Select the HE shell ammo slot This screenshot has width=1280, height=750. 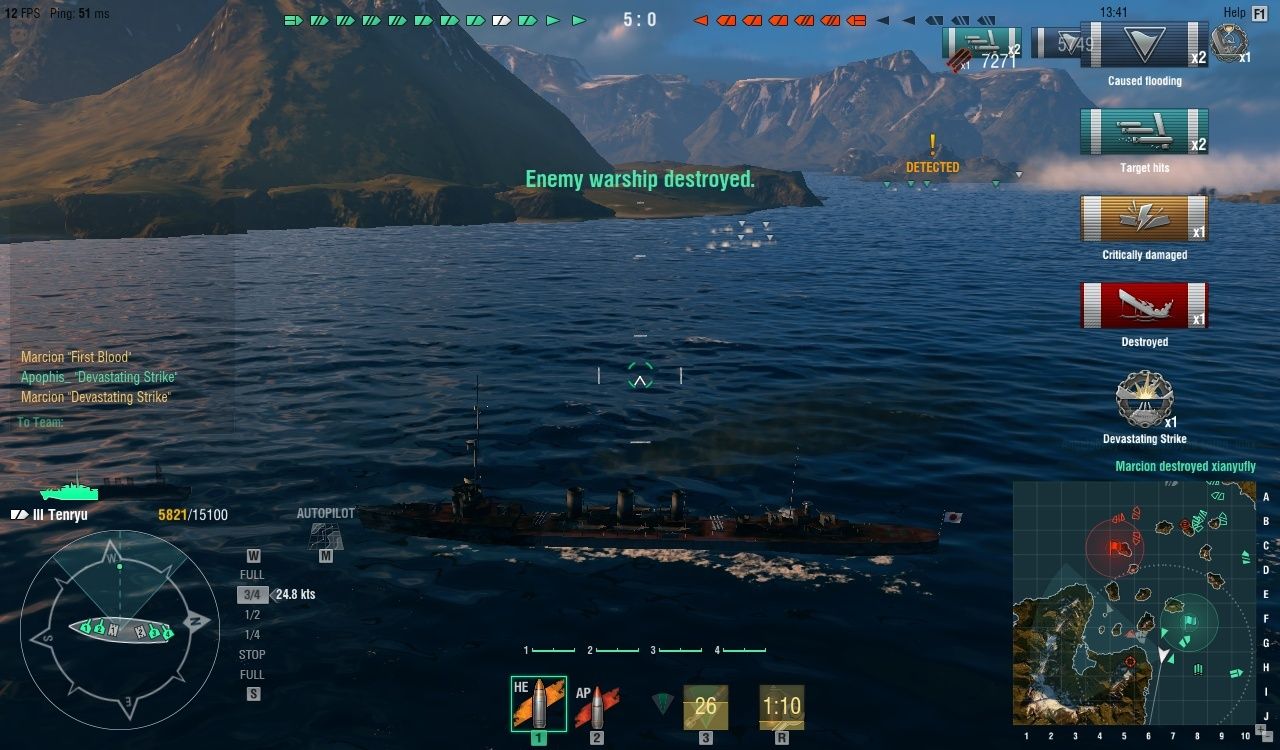click(x=538, y=704)
